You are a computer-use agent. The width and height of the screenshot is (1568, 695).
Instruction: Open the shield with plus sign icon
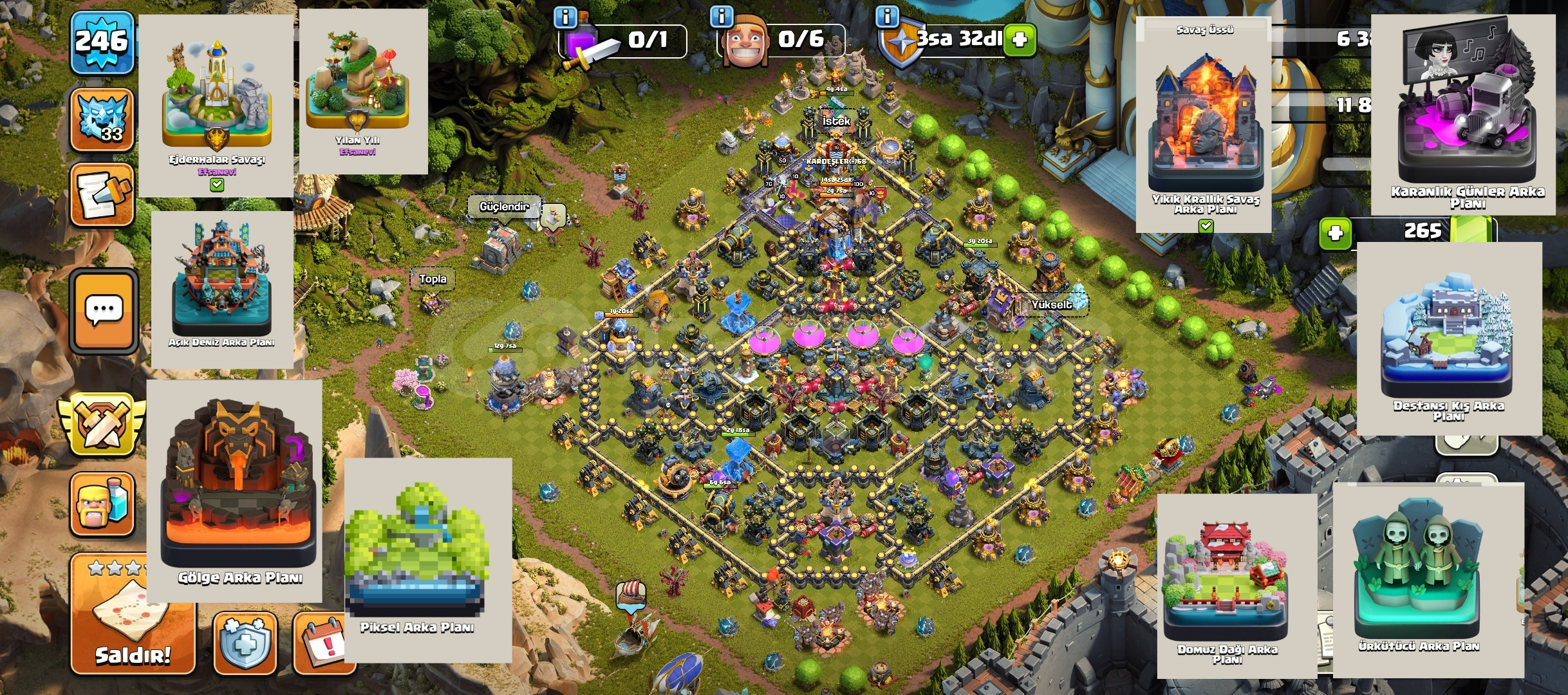tap(245, 644)
